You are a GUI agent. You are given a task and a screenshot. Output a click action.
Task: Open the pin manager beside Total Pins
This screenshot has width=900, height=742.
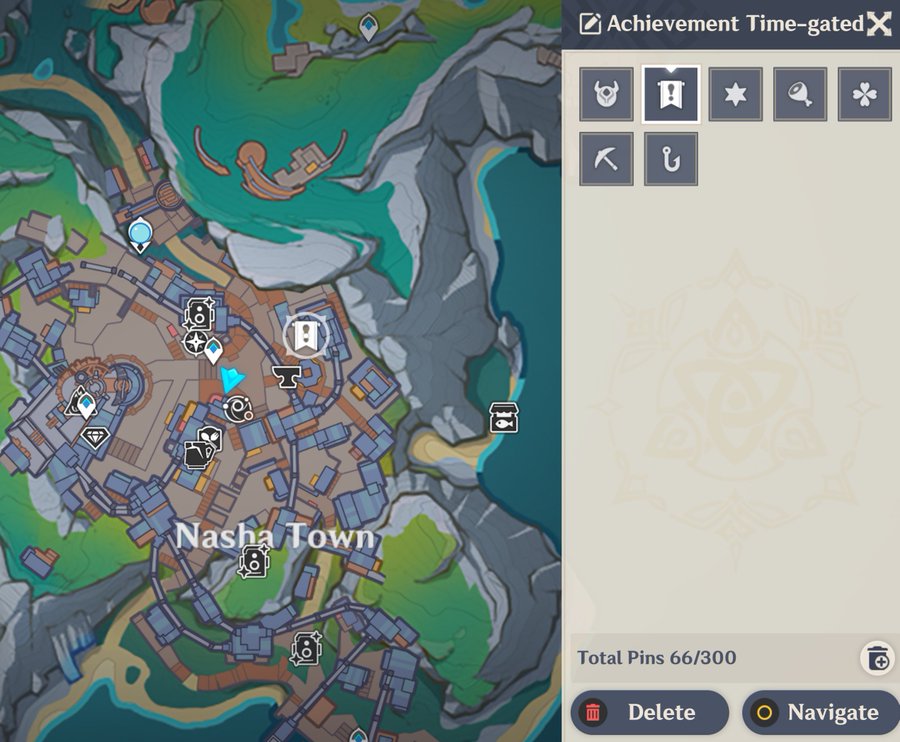coord(877,657)
